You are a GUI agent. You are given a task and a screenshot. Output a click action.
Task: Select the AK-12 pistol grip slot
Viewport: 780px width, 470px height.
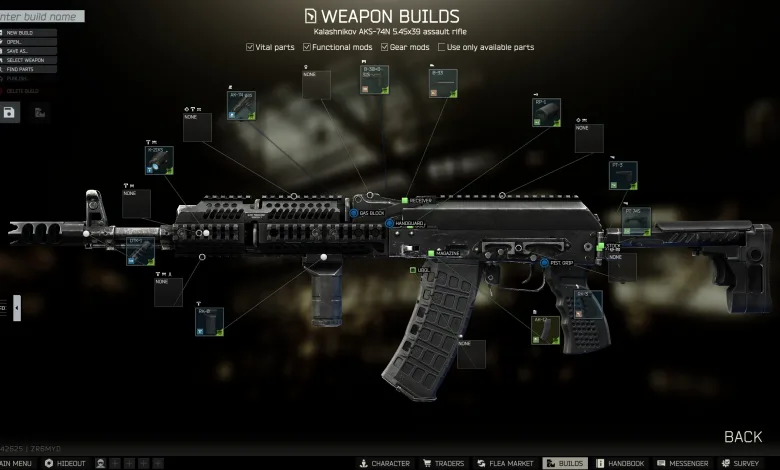coord(545,330)
